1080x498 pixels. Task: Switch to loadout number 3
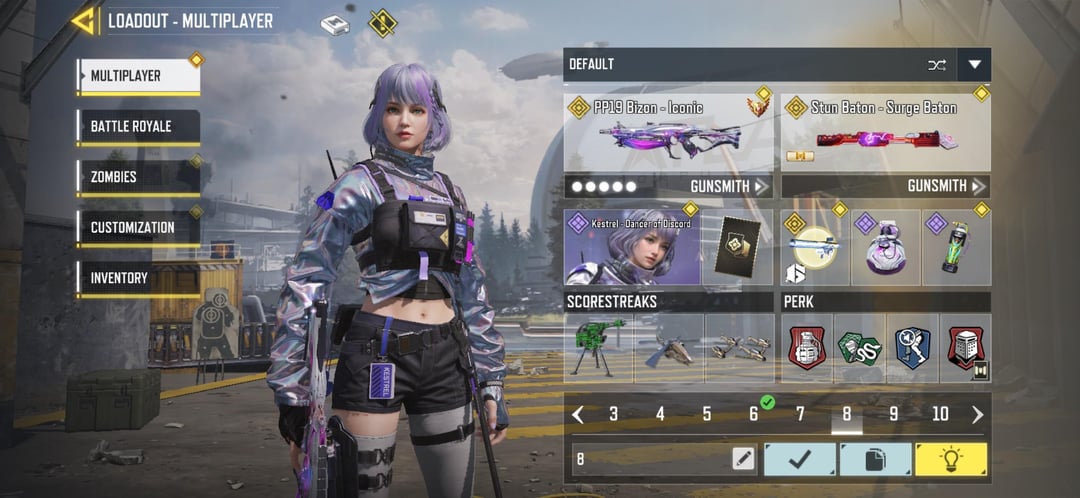[x=613, y=414]
